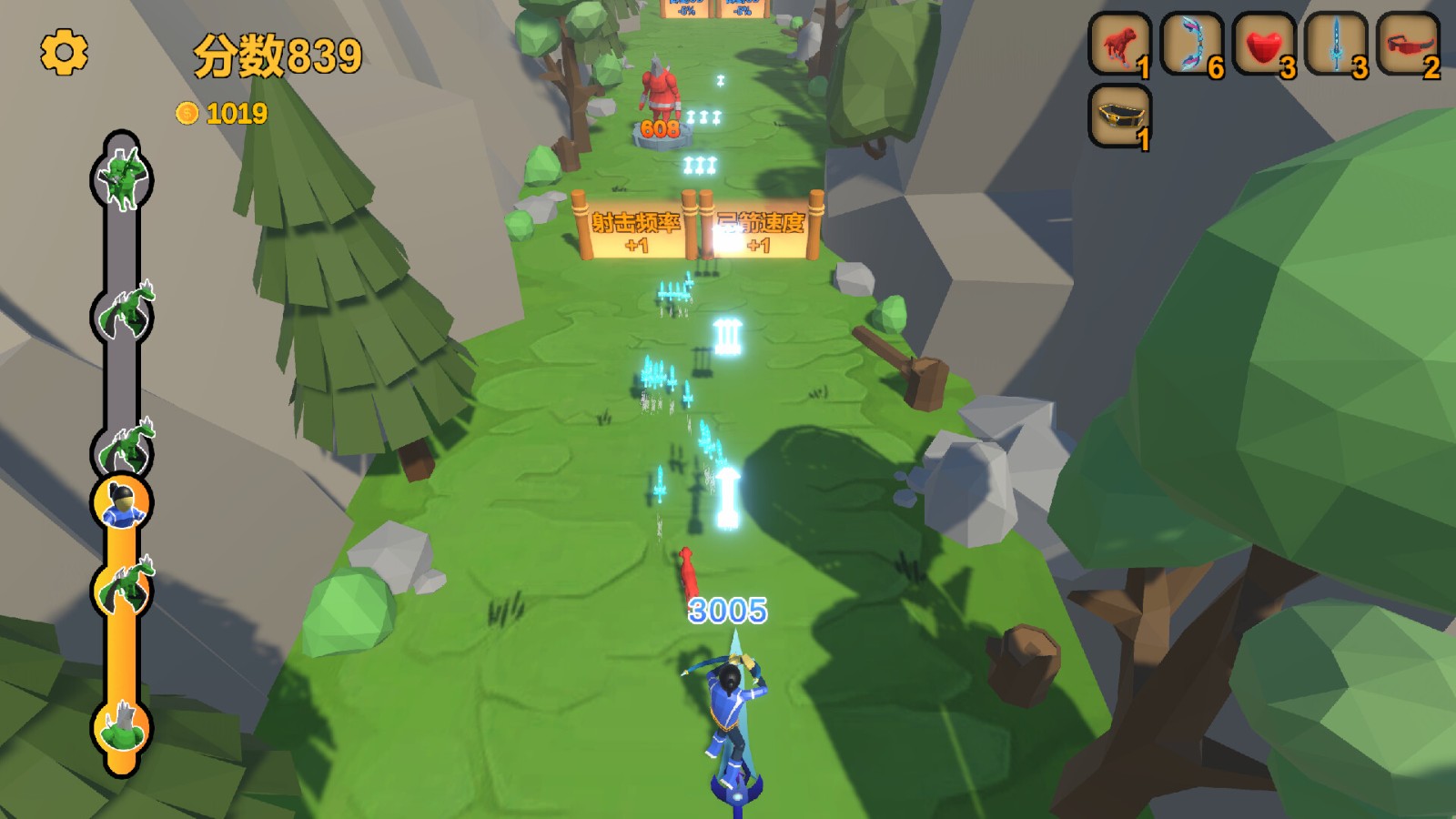Click the green claw icon at progress bar bottom
This screenshot has width=1456, height=819.
point(123,728)
